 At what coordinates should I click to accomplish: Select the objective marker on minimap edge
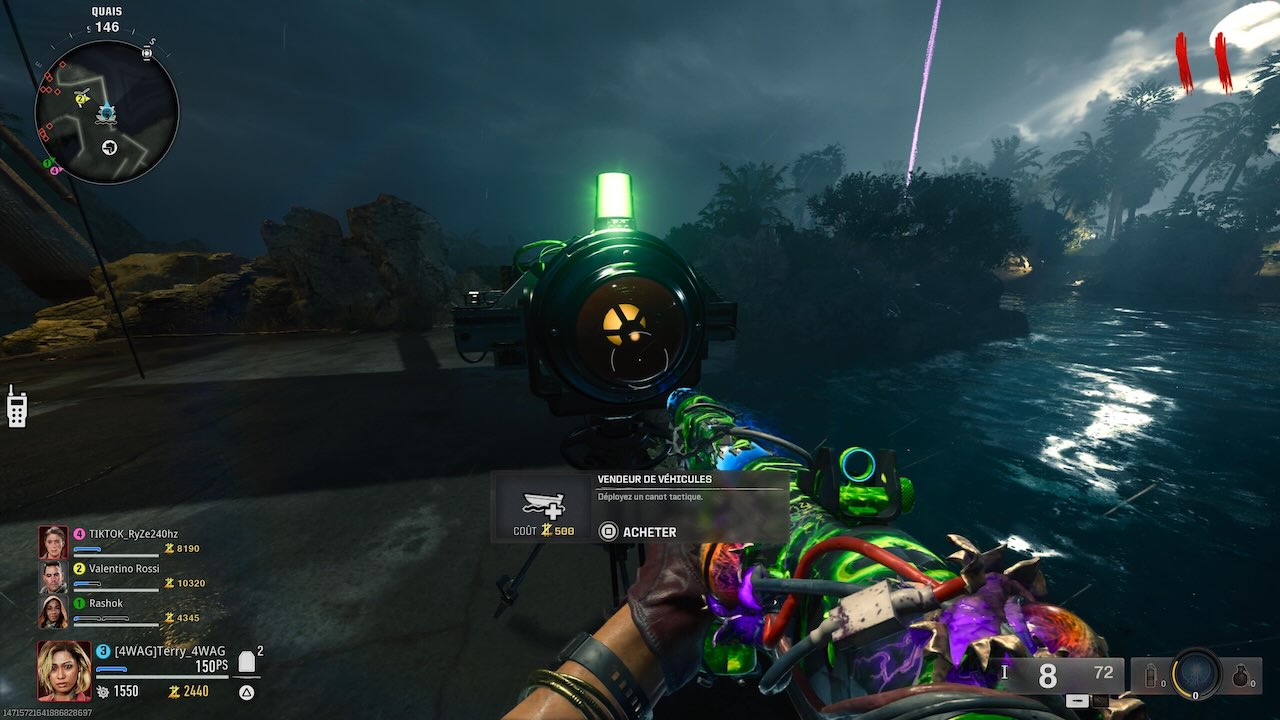(147, 54)
